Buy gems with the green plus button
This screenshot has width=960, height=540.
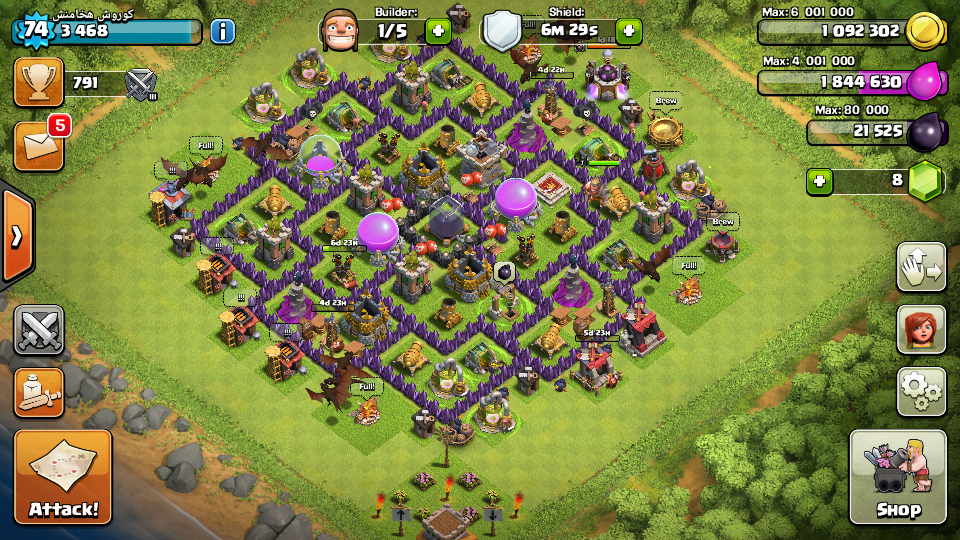pos(820,181)
